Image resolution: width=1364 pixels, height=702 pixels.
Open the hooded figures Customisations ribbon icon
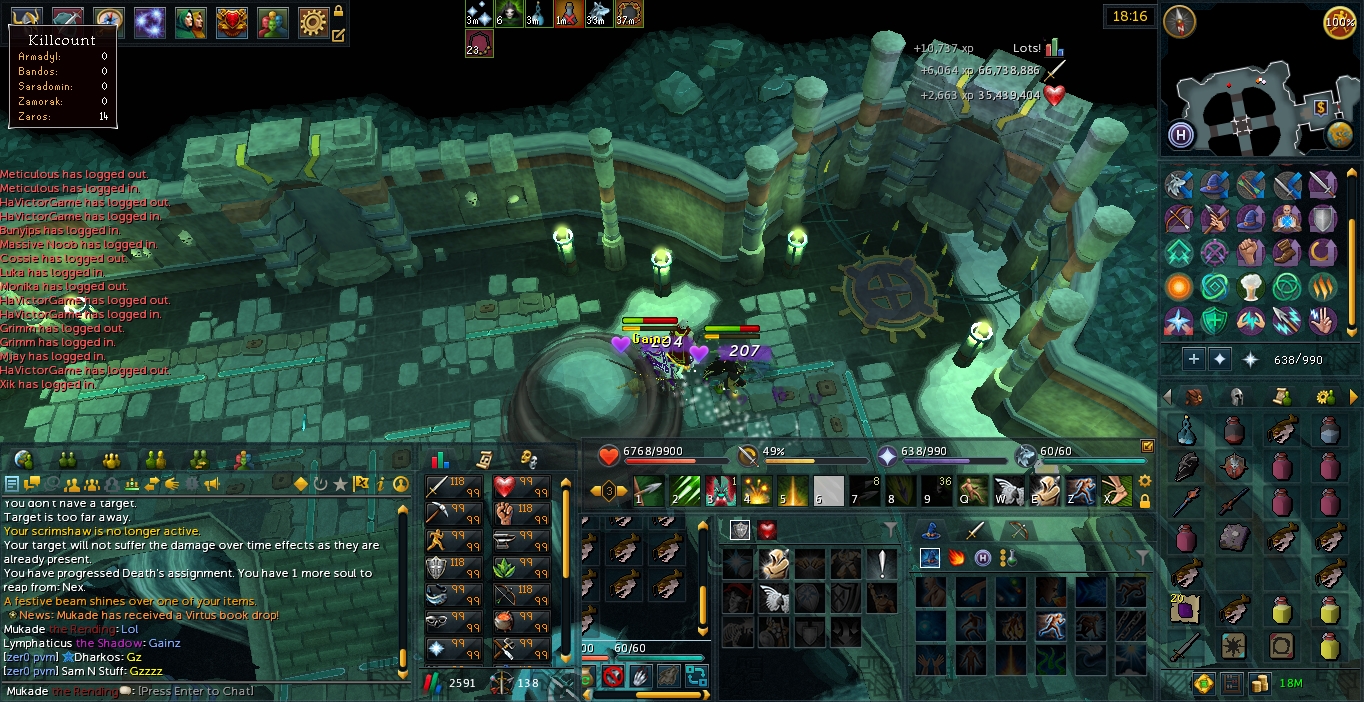click(x=190, y=21)
